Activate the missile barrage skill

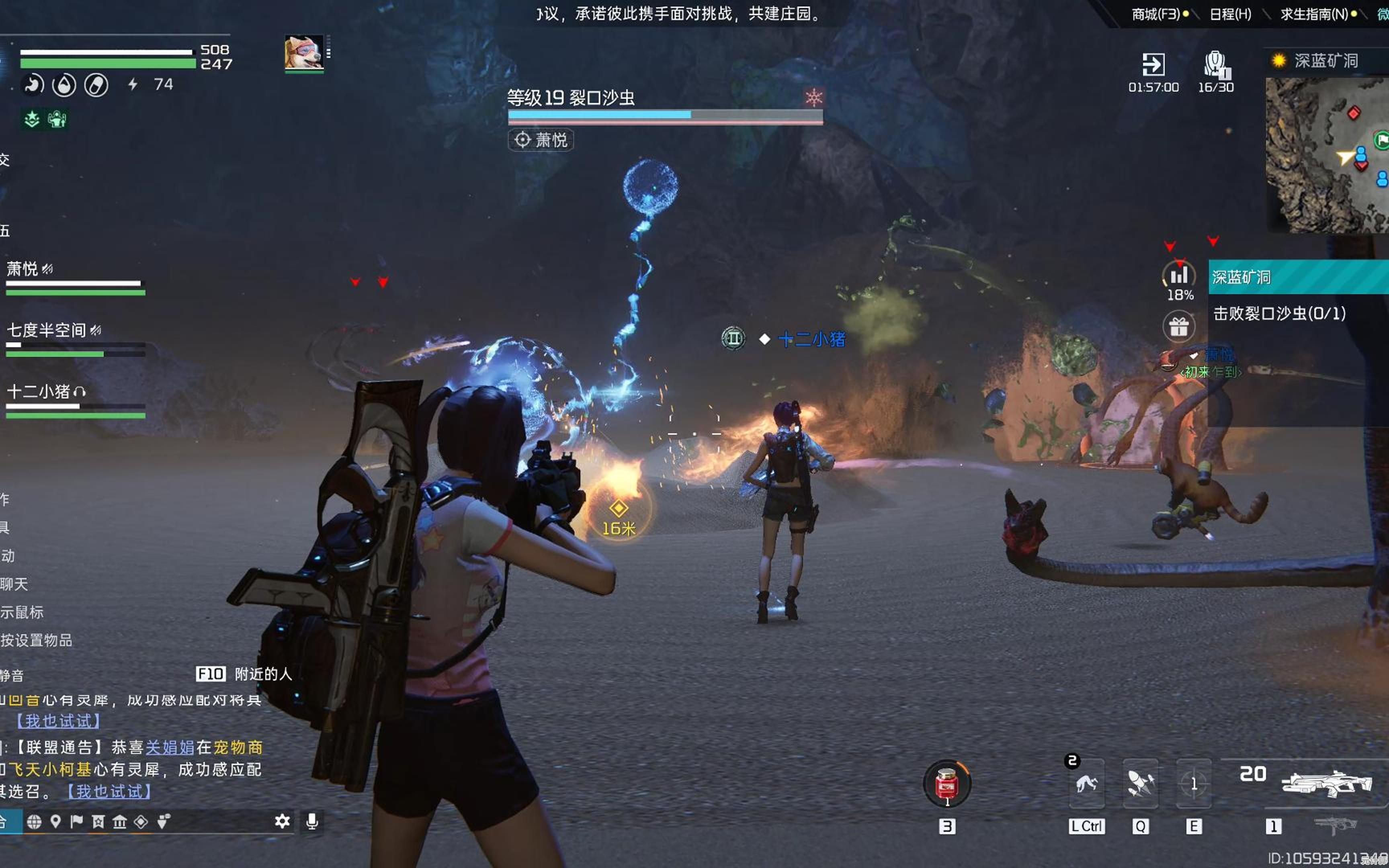click(x=1140, y=784)
